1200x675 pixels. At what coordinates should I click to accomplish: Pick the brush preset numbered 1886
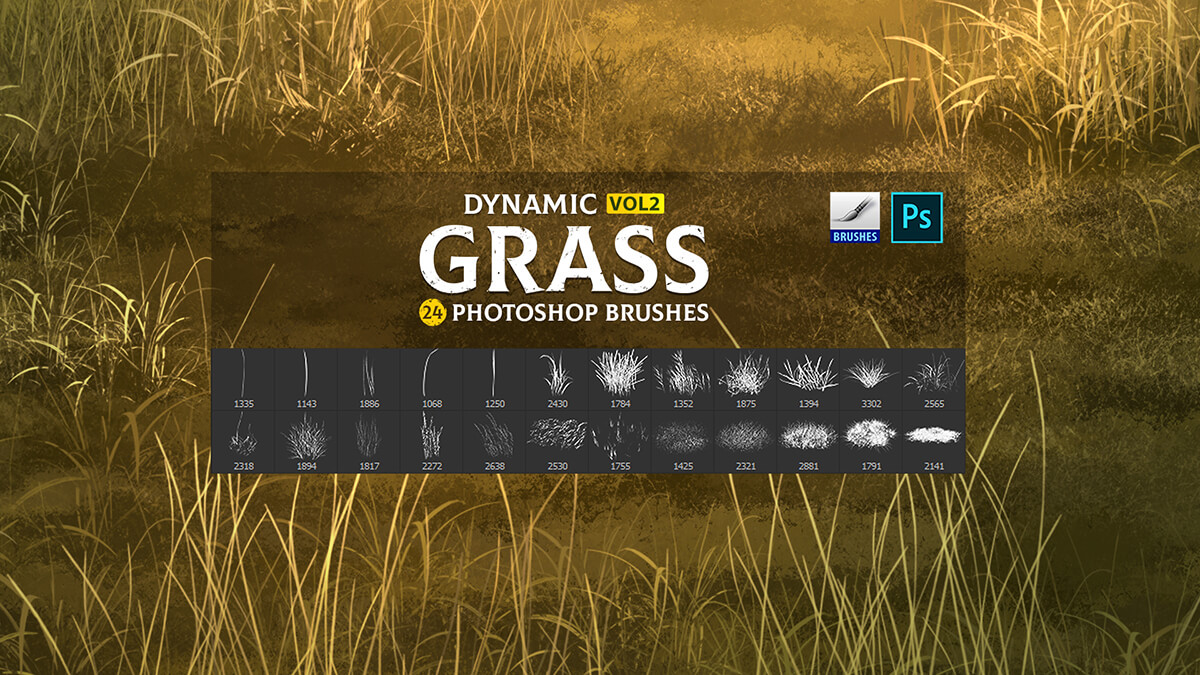pos(369,378)
